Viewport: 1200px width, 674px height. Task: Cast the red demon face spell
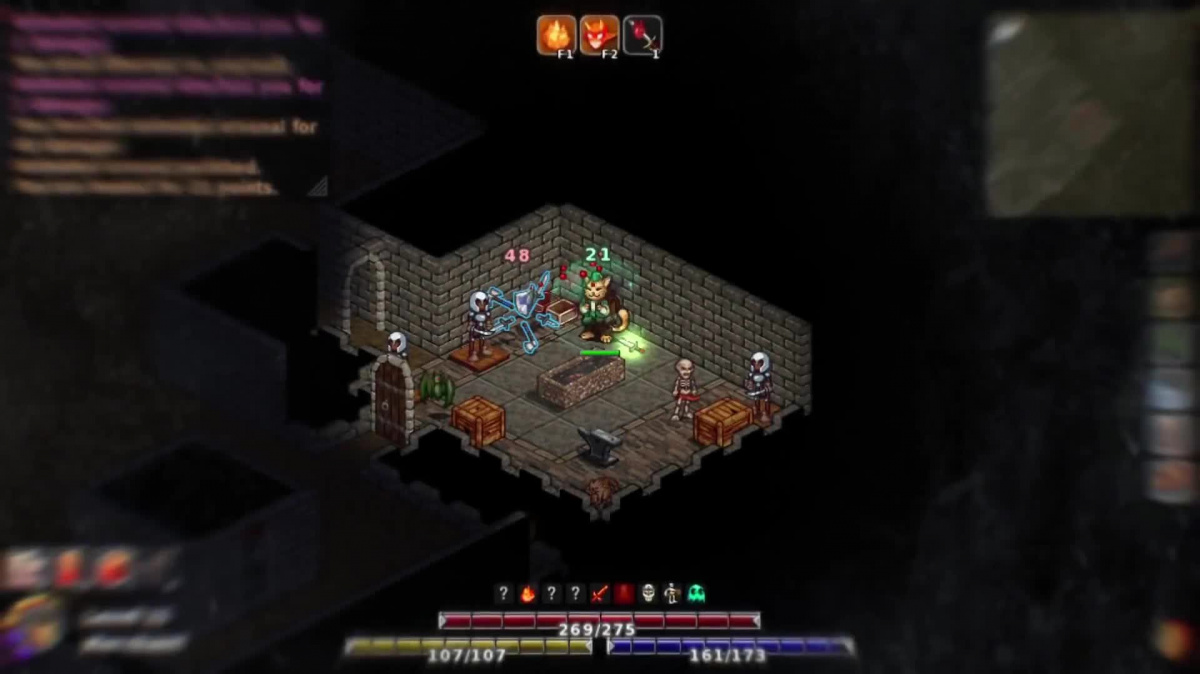click(x=599, y=35)
